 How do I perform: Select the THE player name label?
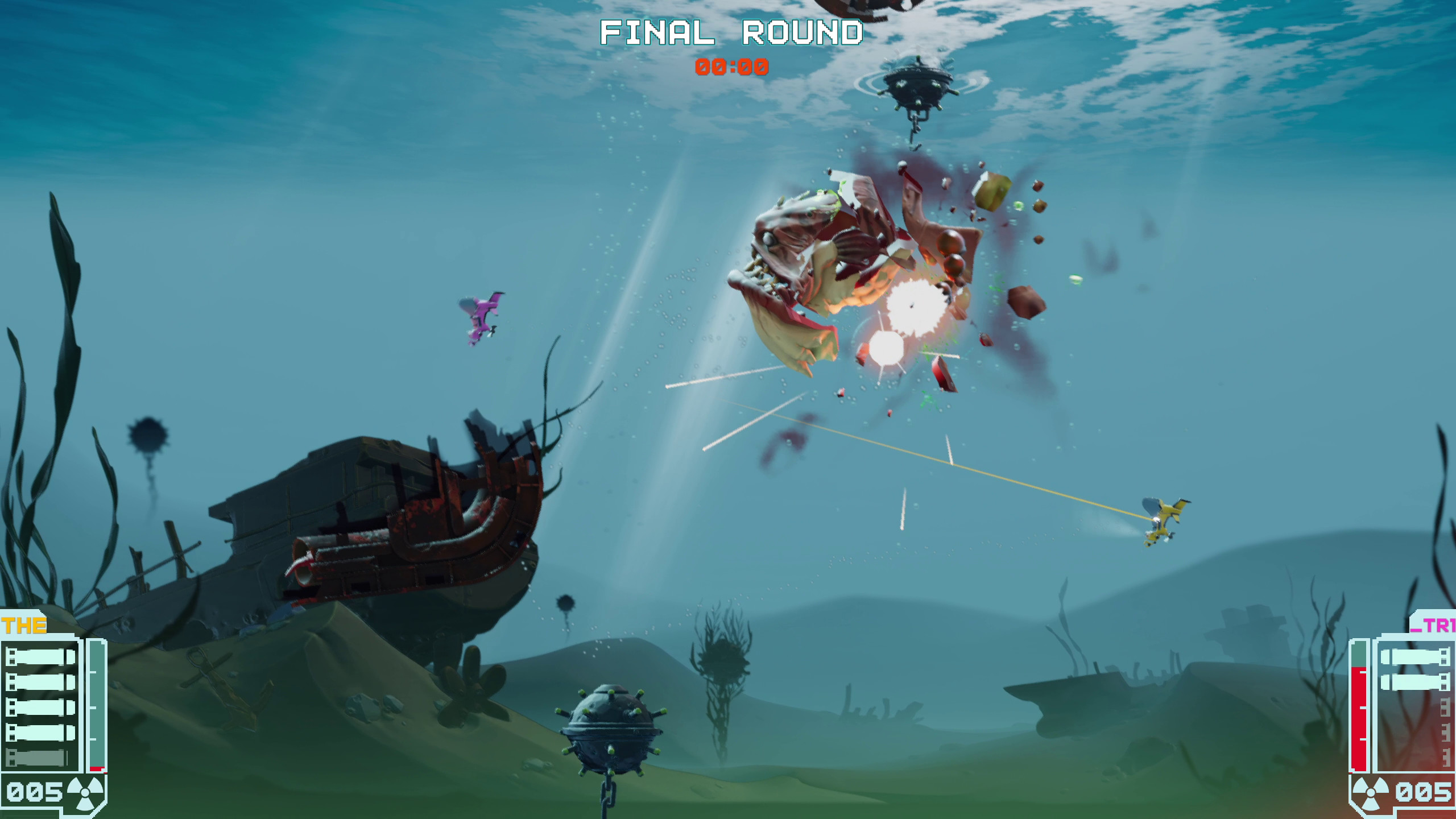24,625
